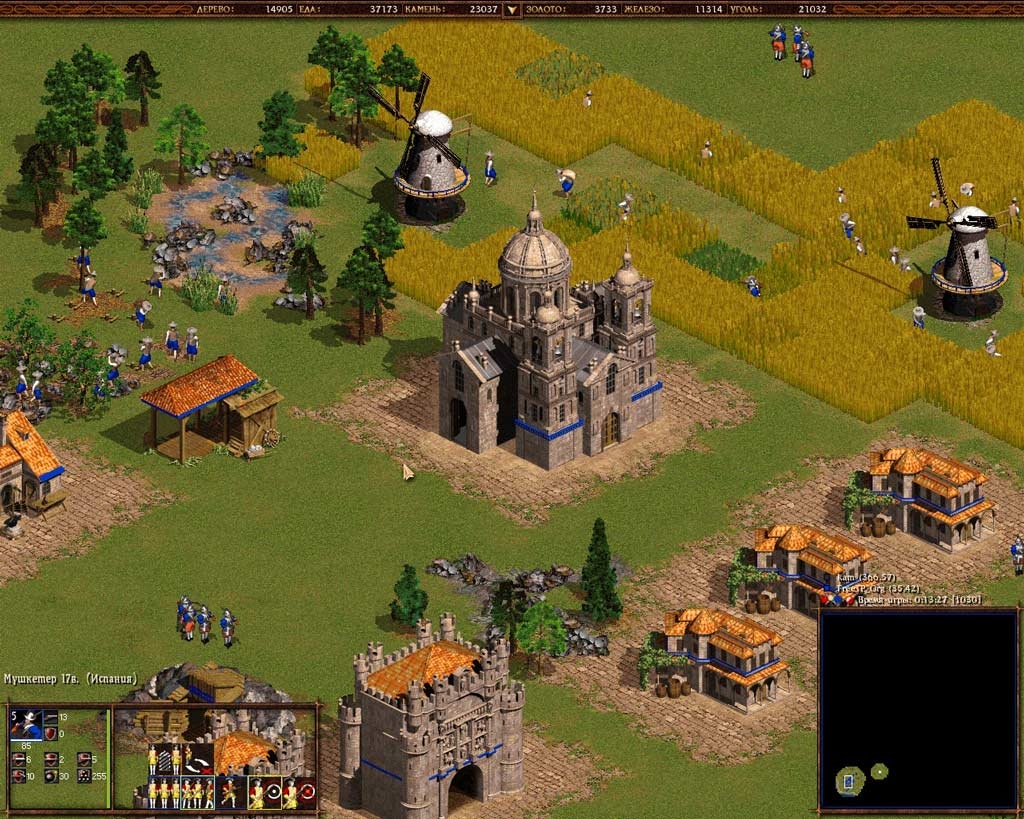This screenshot has height=819, width=1024.
Task: Choose the swap arrows icon with red cross
Action: point(199,759)
